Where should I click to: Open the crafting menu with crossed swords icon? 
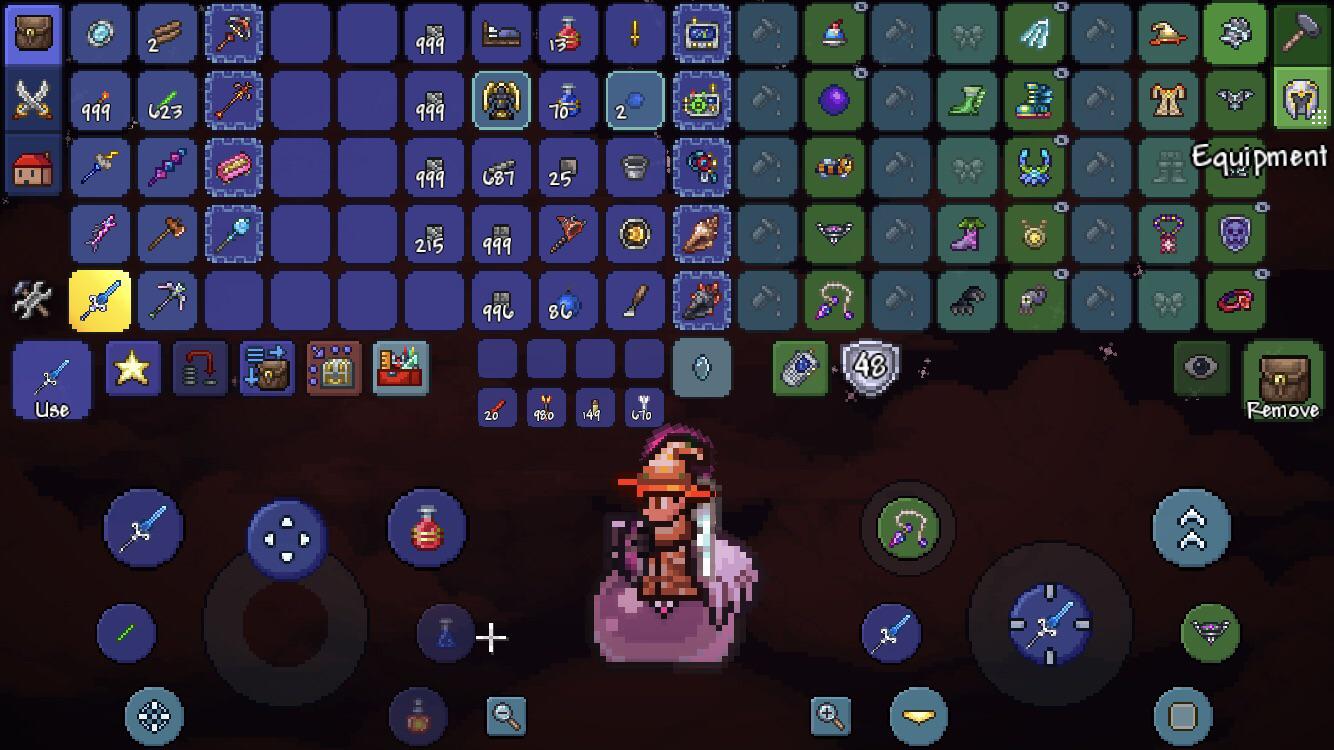[x=33, y=100]
